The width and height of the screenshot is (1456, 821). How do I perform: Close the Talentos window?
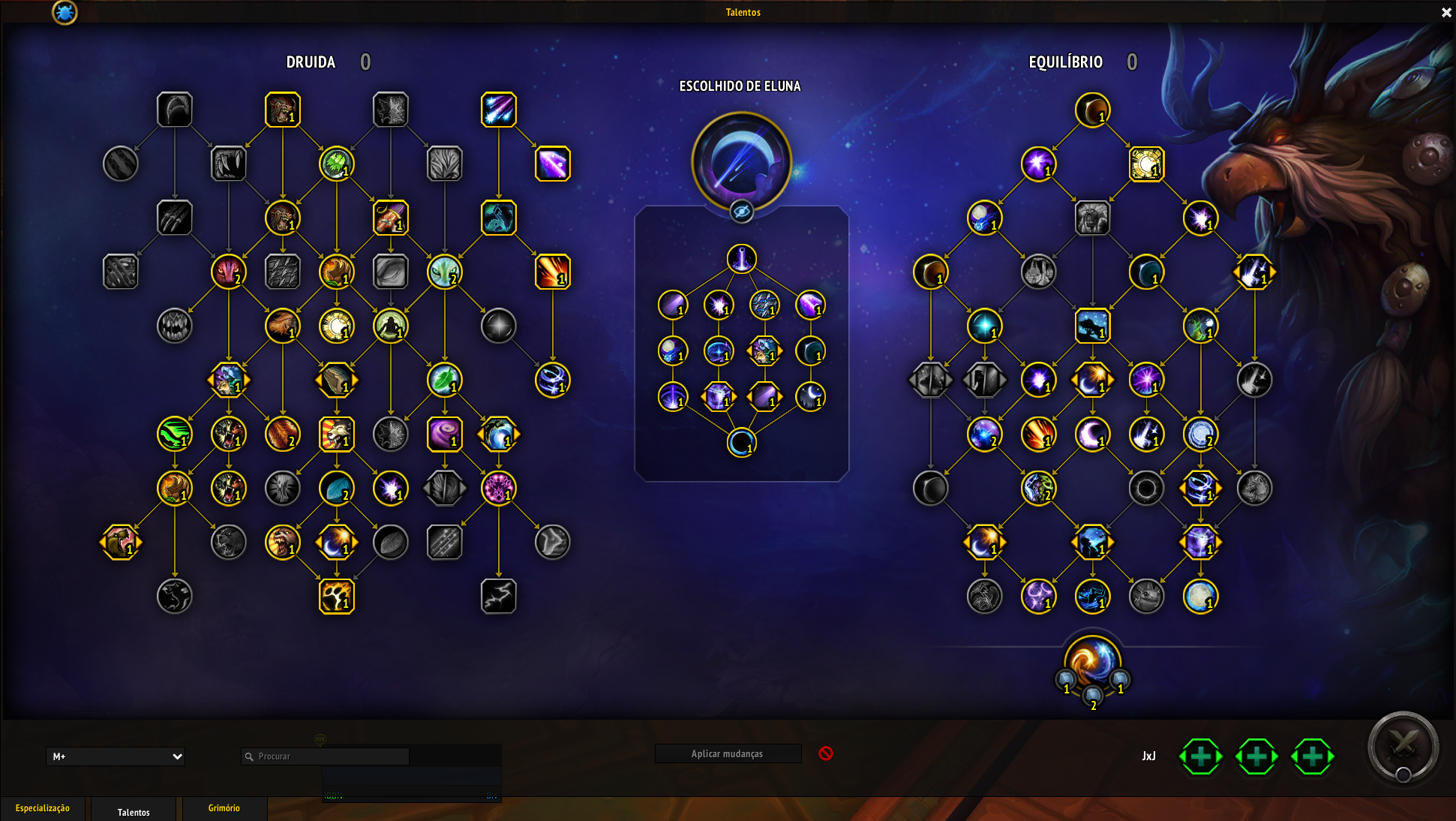[1446, 12]
